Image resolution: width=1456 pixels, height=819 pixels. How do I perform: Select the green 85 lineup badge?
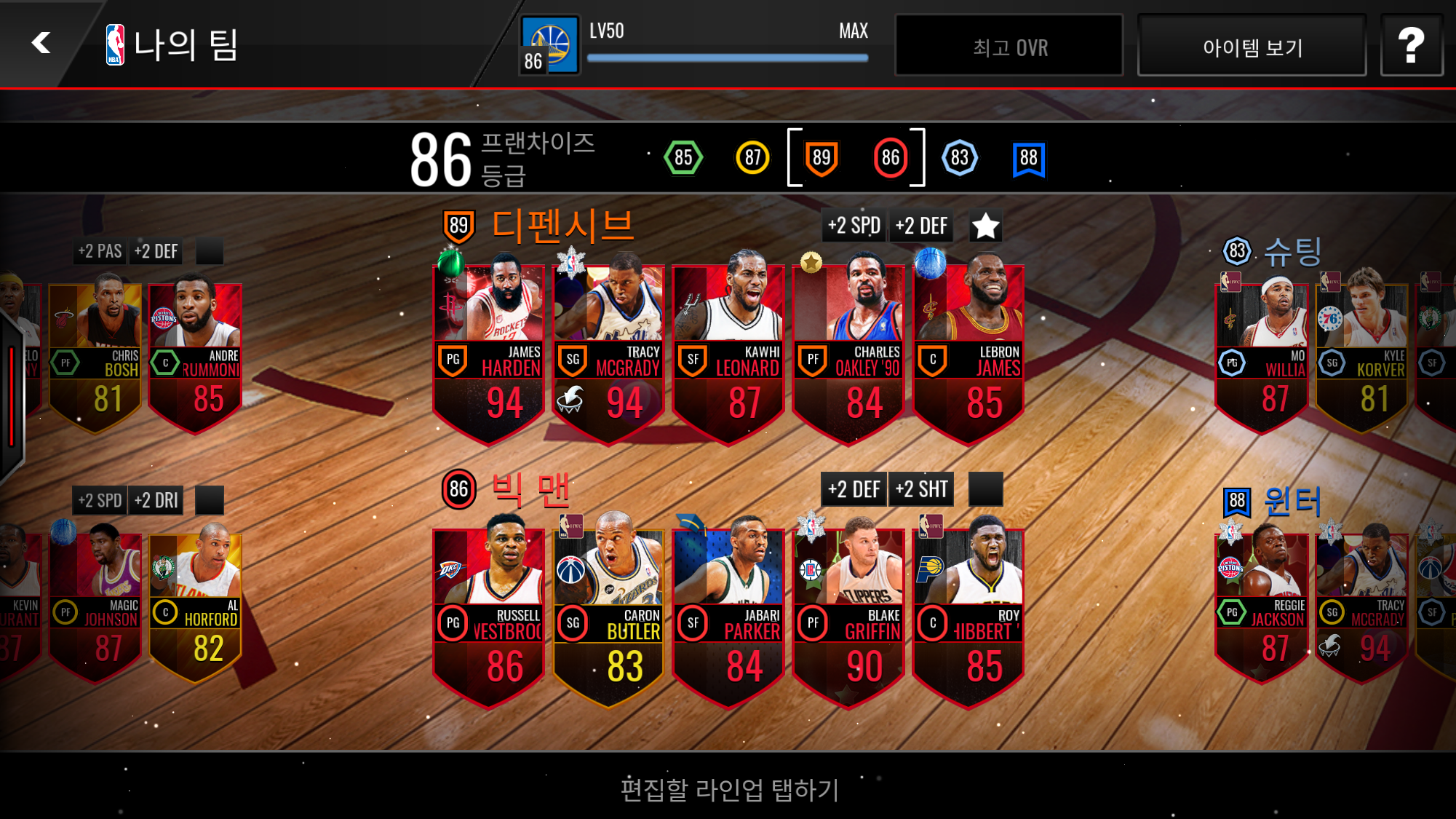(683, 157)
